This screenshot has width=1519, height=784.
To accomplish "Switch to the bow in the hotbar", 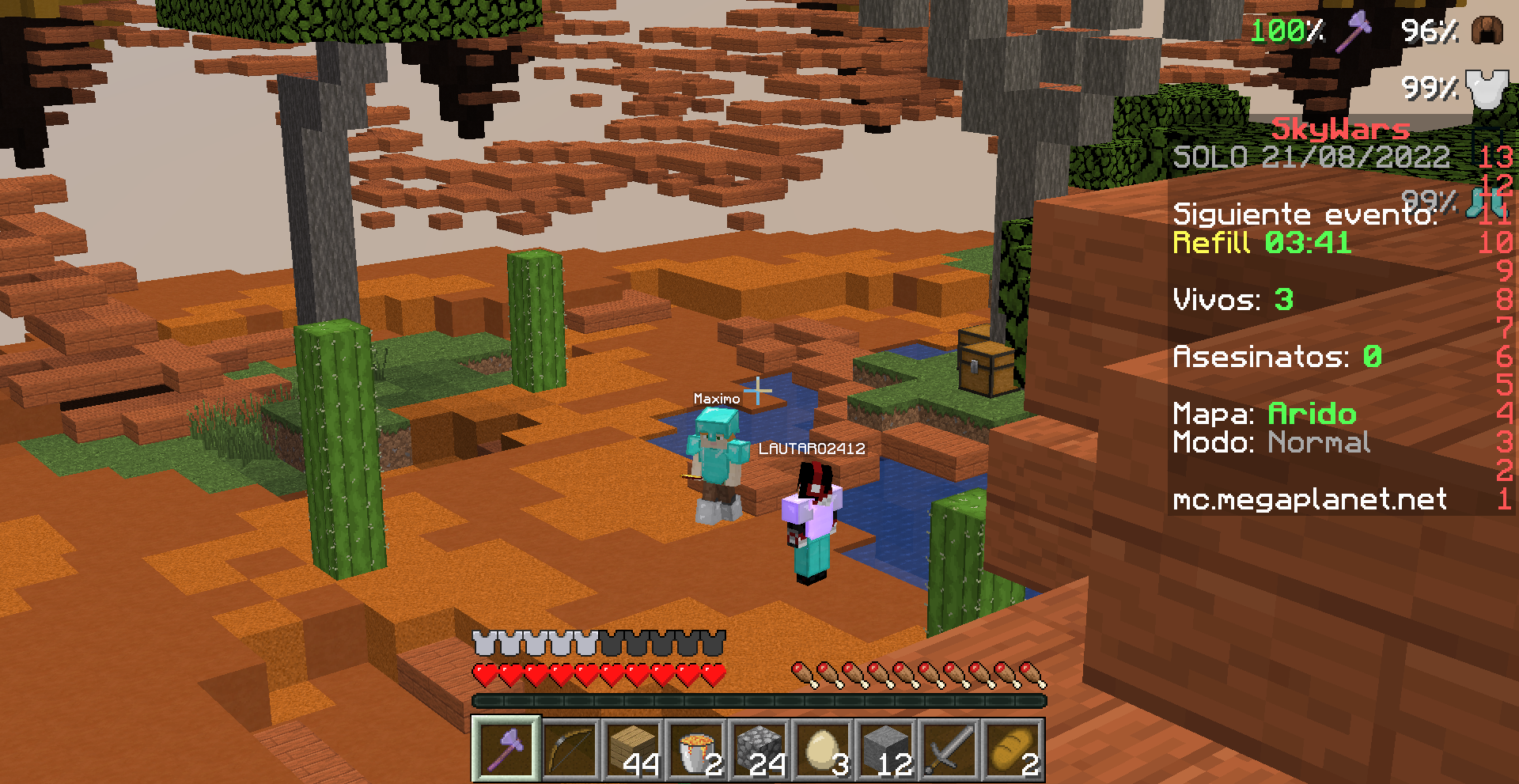I will pyautogui.click(x=570, y=749).
